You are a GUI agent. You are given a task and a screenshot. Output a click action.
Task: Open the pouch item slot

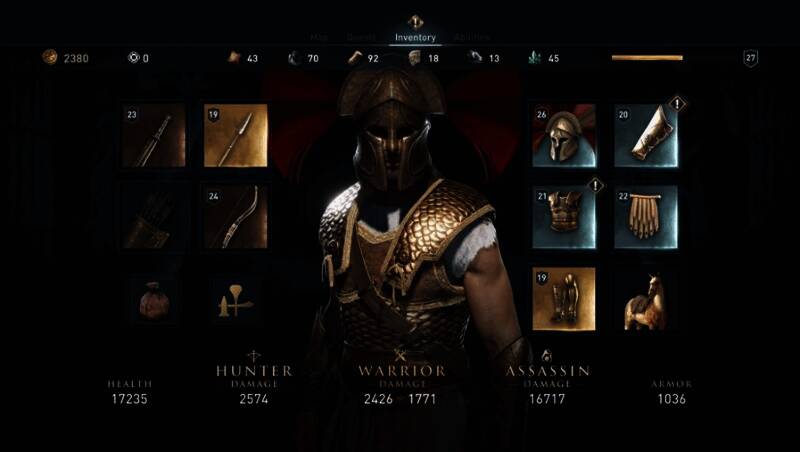[154, 298]
